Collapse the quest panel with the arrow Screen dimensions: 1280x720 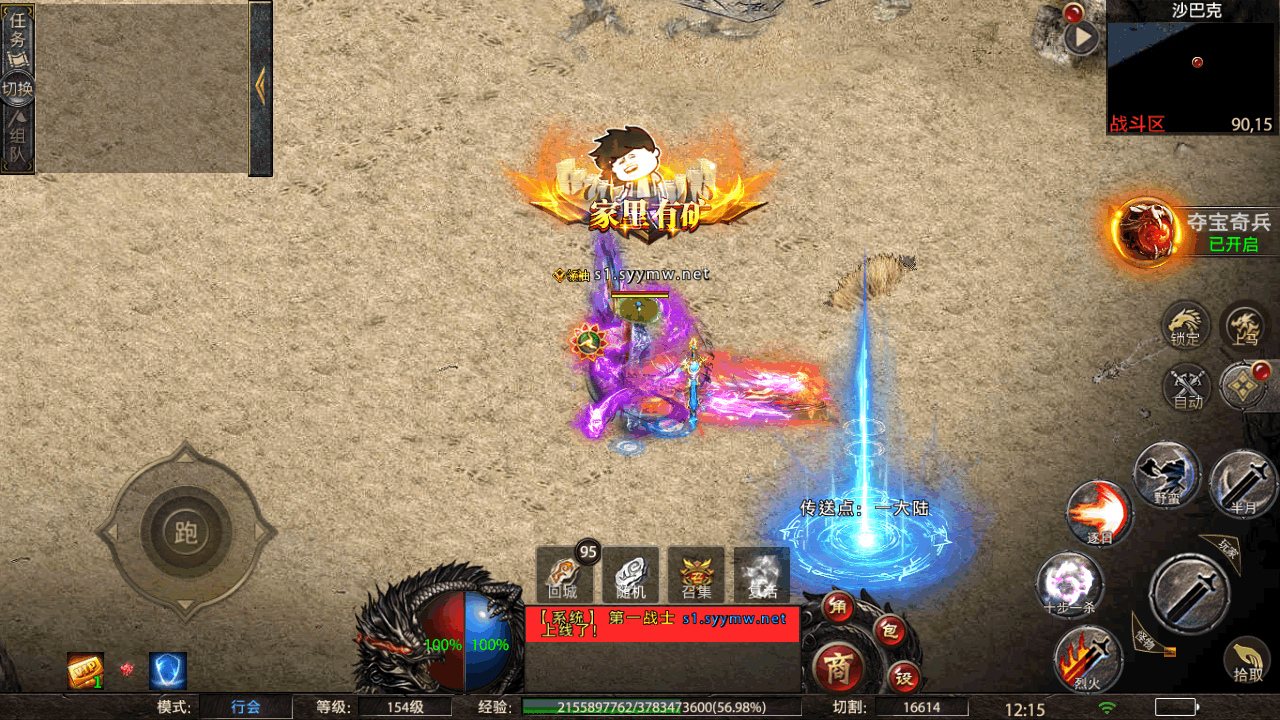[260, 86]
